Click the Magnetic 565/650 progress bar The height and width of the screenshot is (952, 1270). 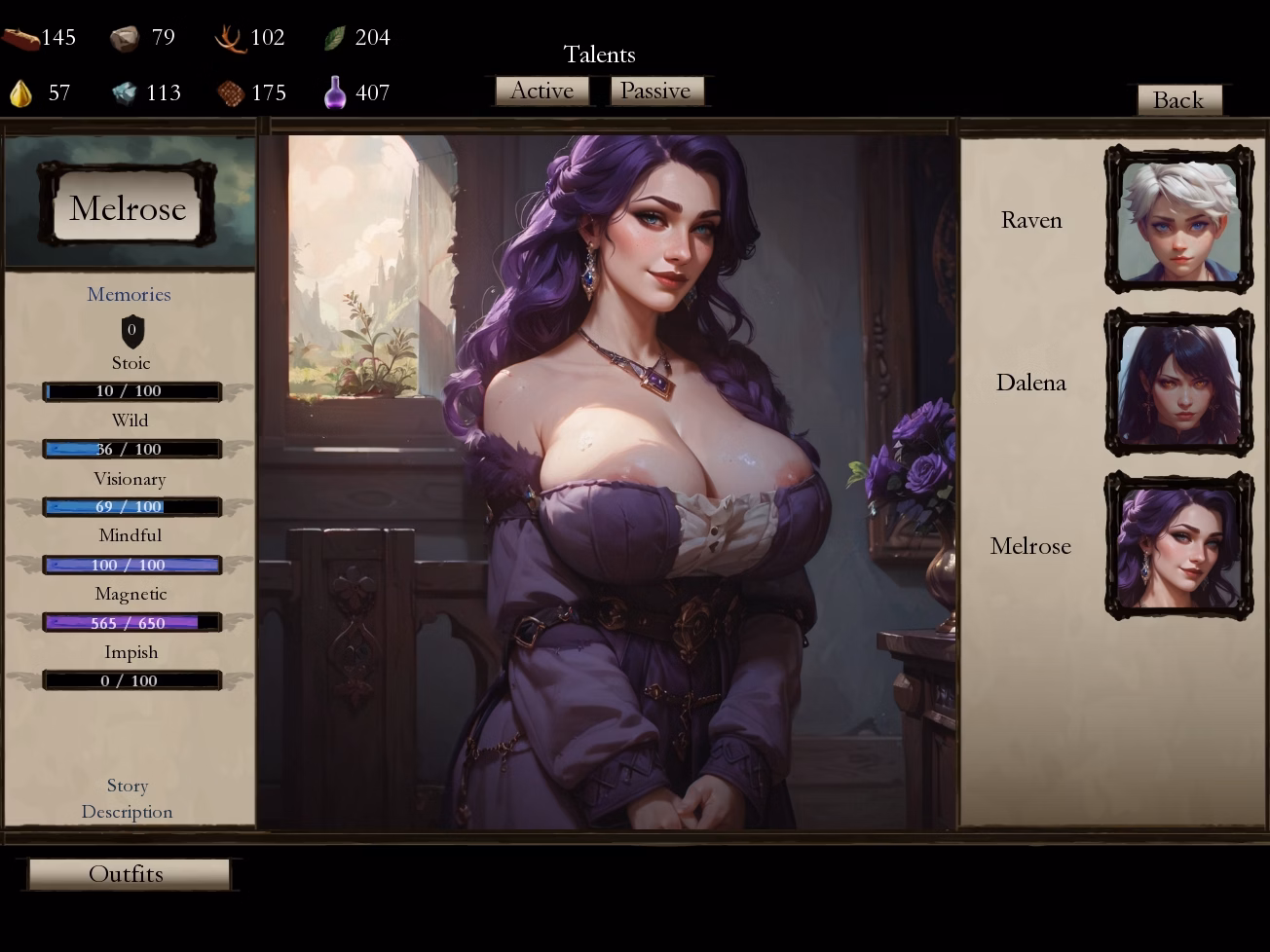coord(131,622)
